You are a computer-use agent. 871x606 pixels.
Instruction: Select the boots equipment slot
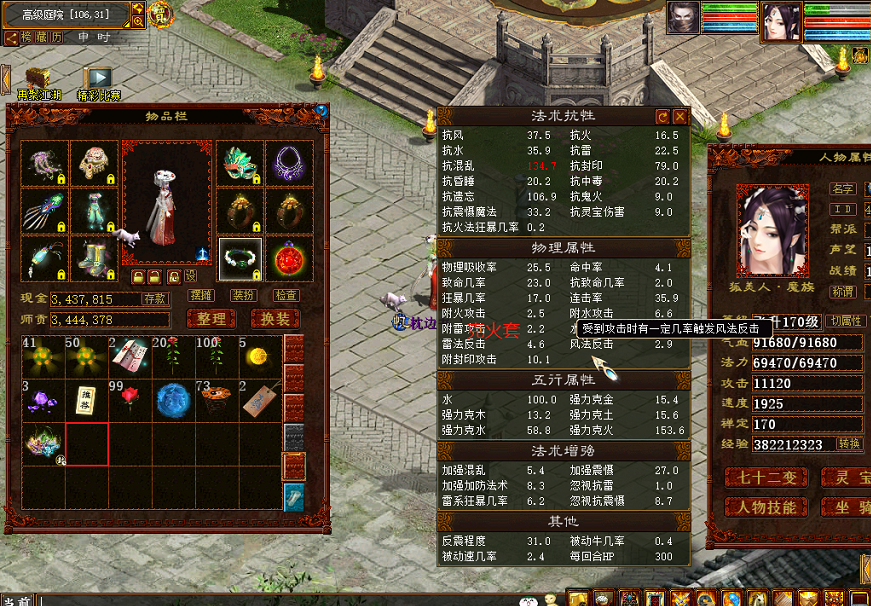pos(95,259)
